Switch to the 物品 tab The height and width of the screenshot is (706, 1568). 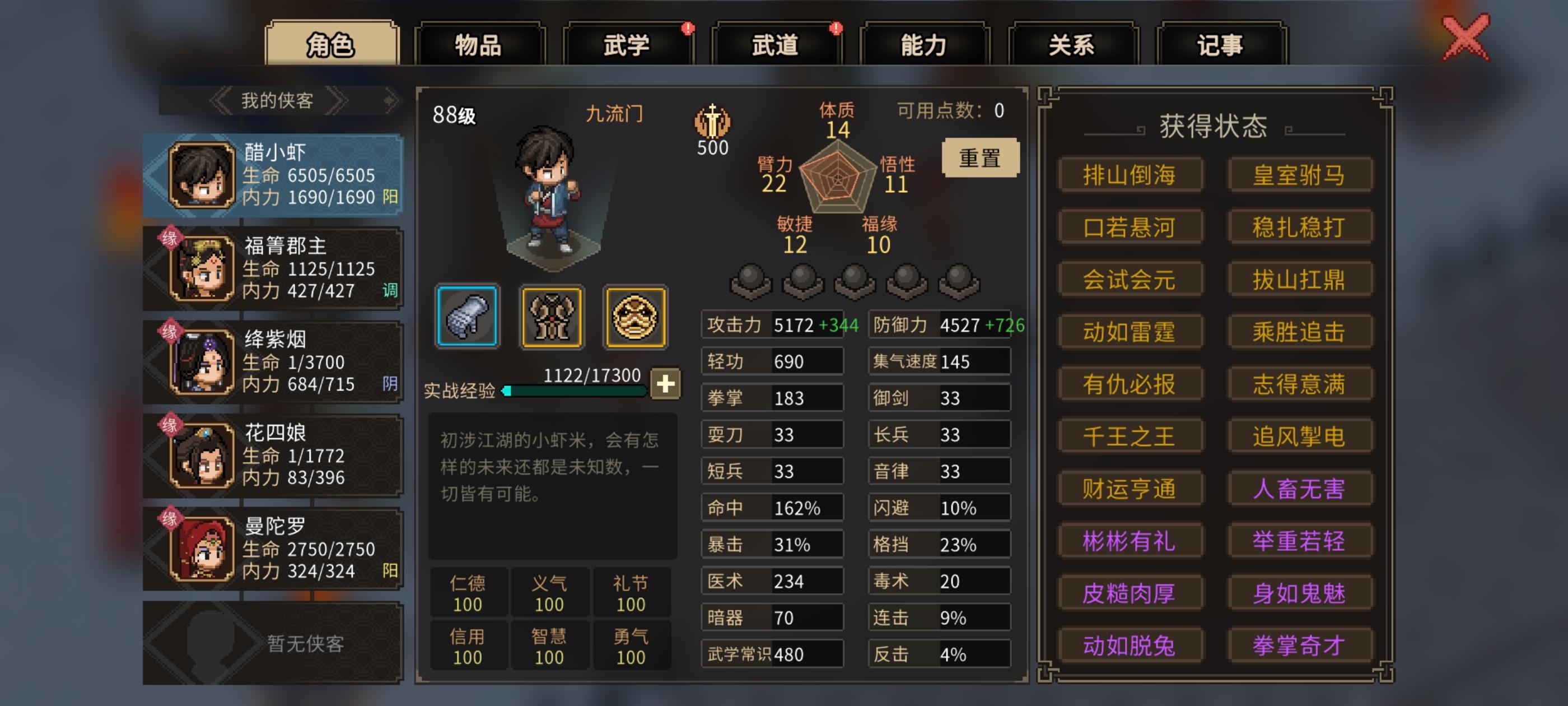[480, 44]
